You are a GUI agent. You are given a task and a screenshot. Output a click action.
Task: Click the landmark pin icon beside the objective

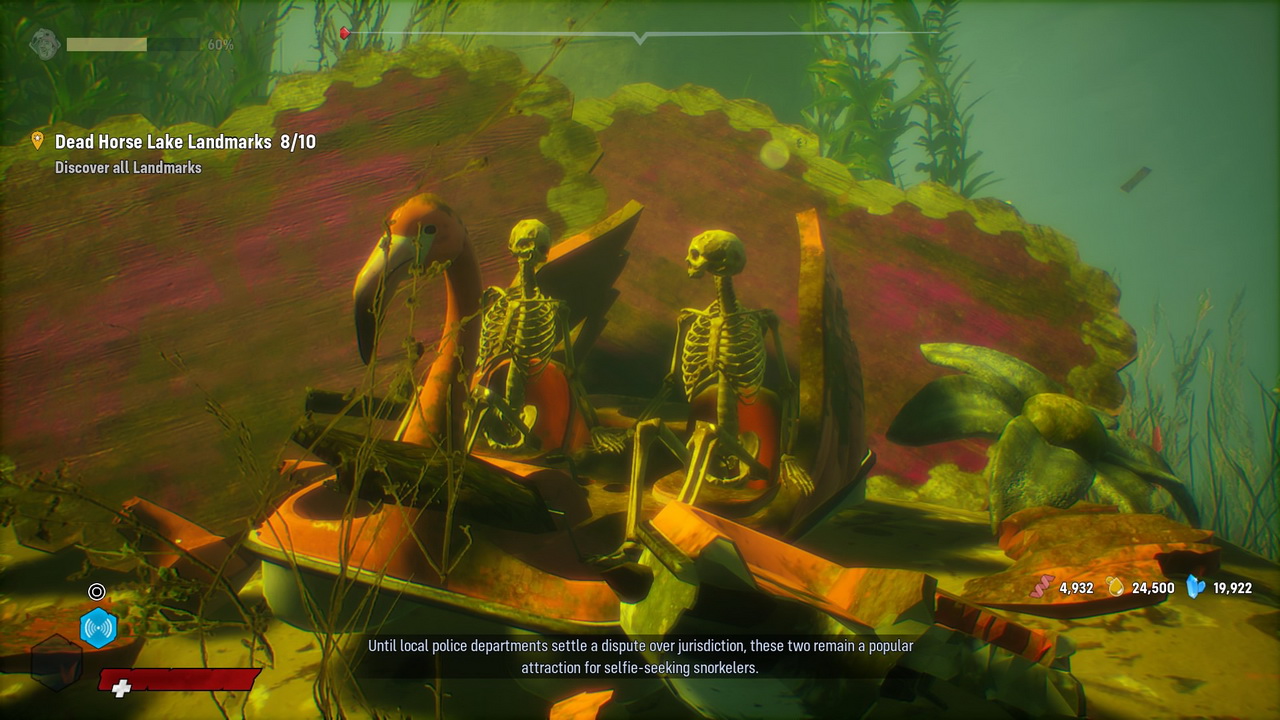tap(38, 141)
